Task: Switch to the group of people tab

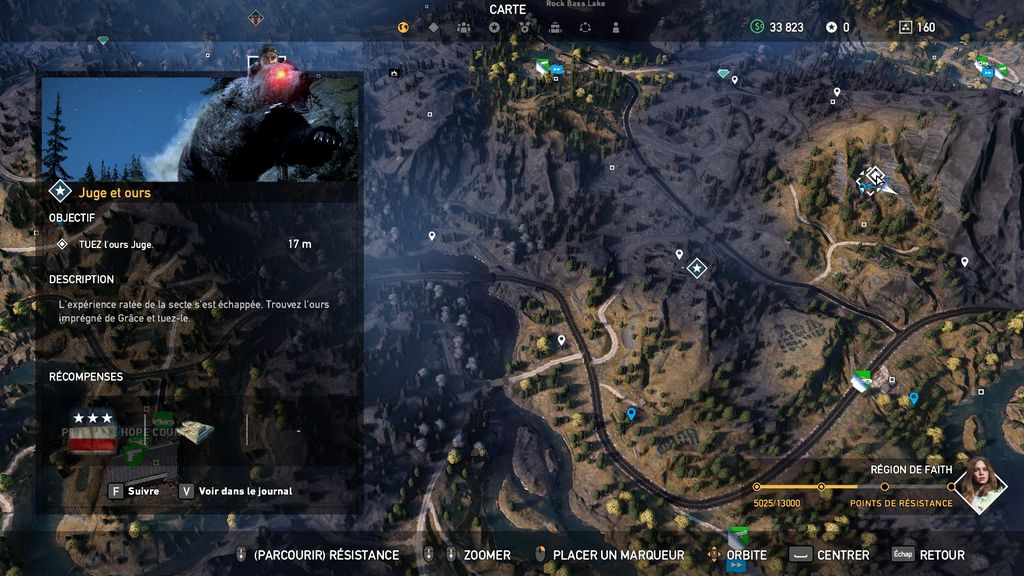Action: [x=463, y=27]
